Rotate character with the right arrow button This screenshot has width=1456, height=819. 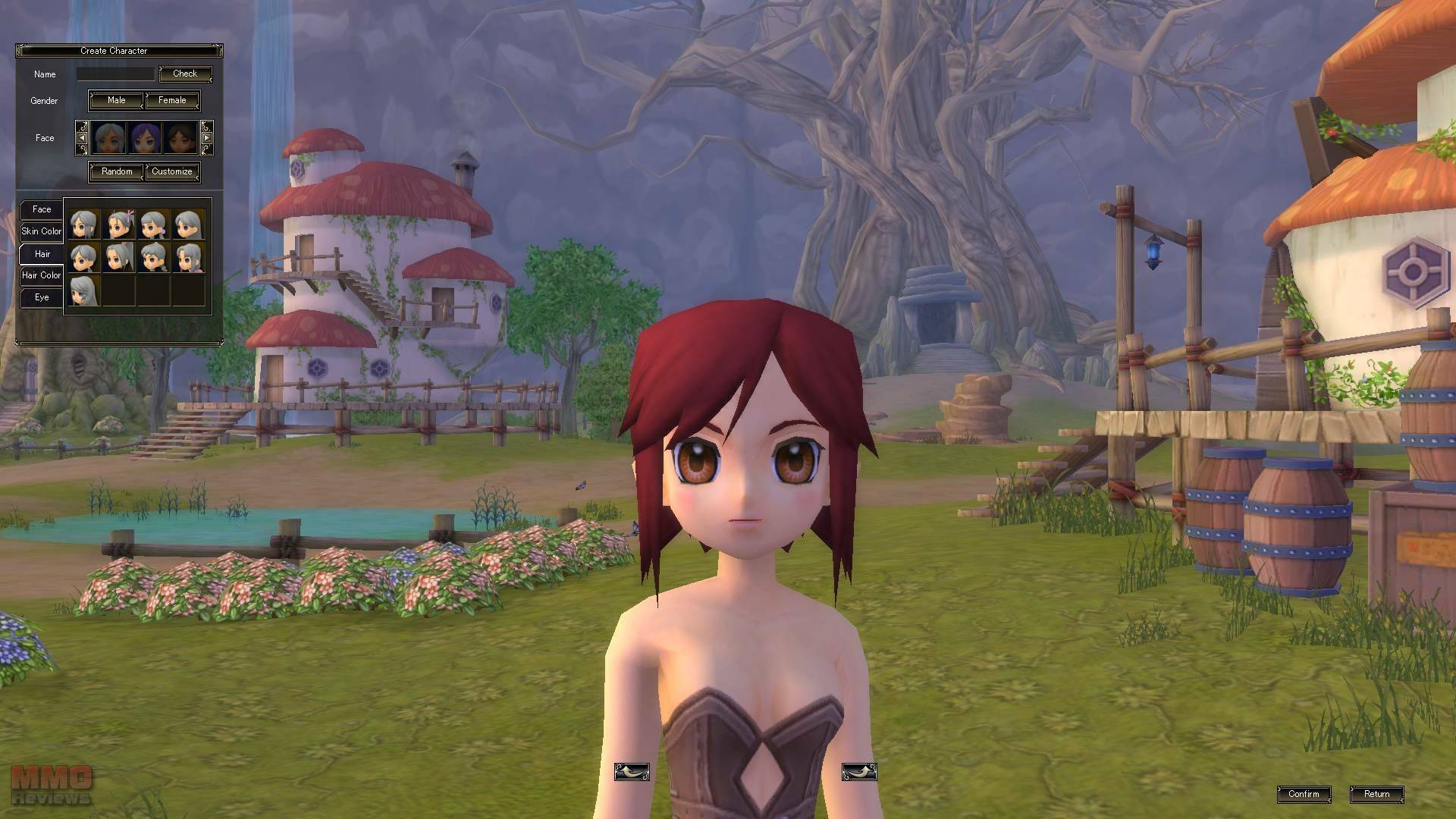[859, 772]
